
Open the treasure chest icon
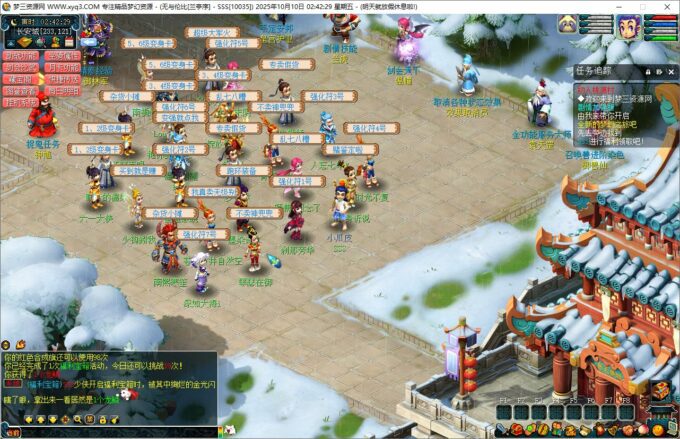pos(660,392)
